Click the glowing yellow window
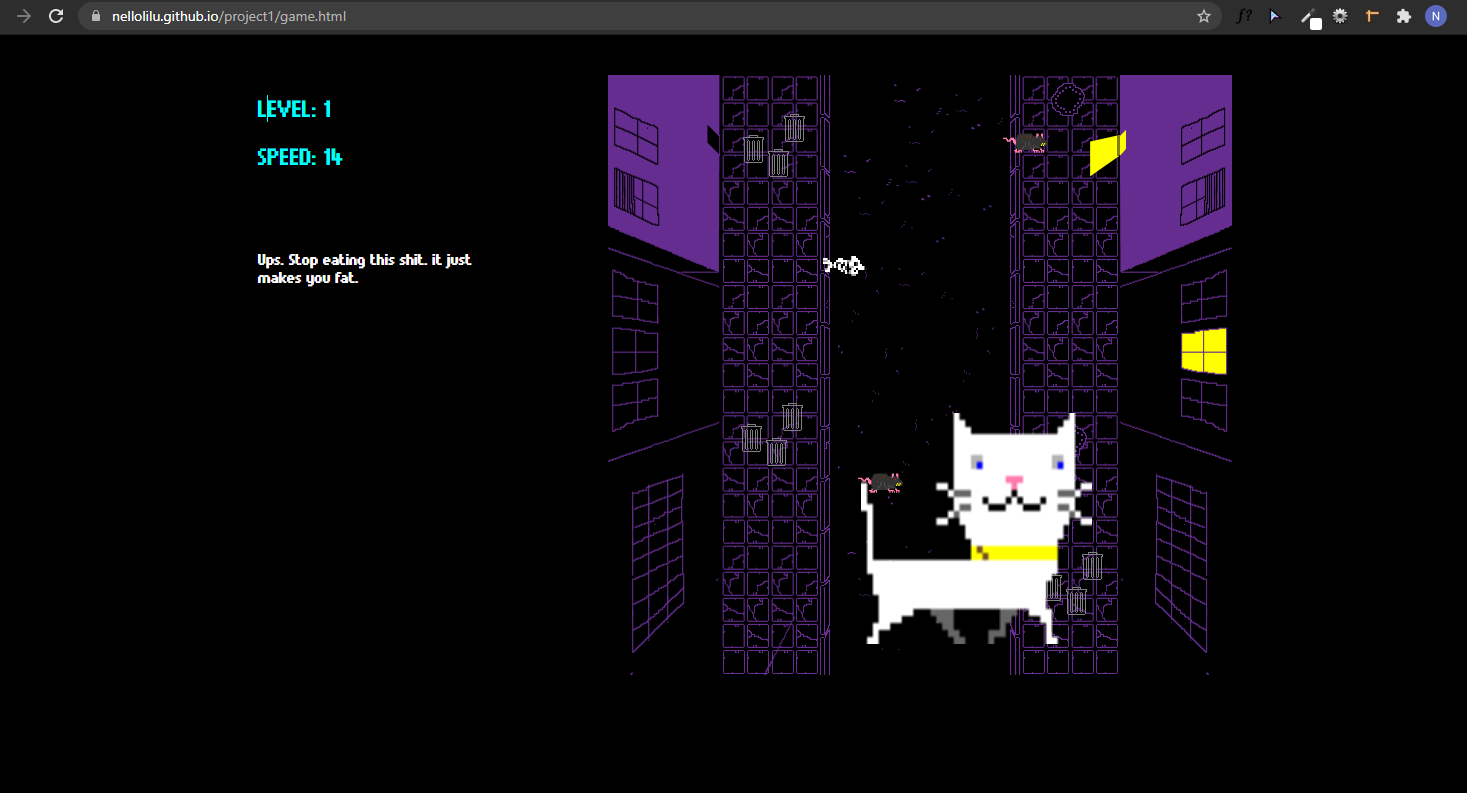Viewport: 1467px width, 793px height. pyautogui.click(x=1203, y=350)
